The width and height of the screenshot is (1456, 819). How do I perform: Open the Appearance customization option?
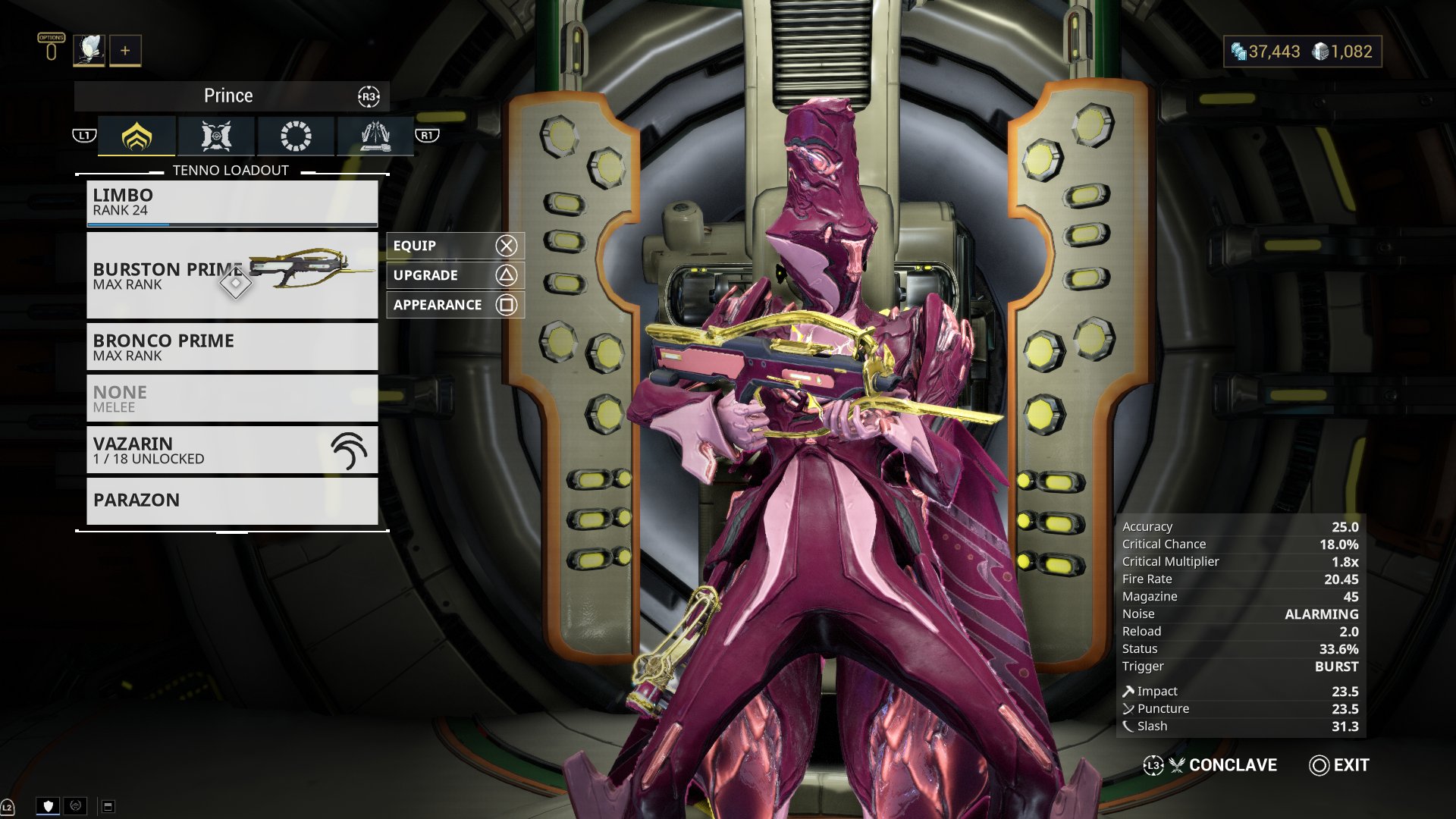tap(454, 305)
